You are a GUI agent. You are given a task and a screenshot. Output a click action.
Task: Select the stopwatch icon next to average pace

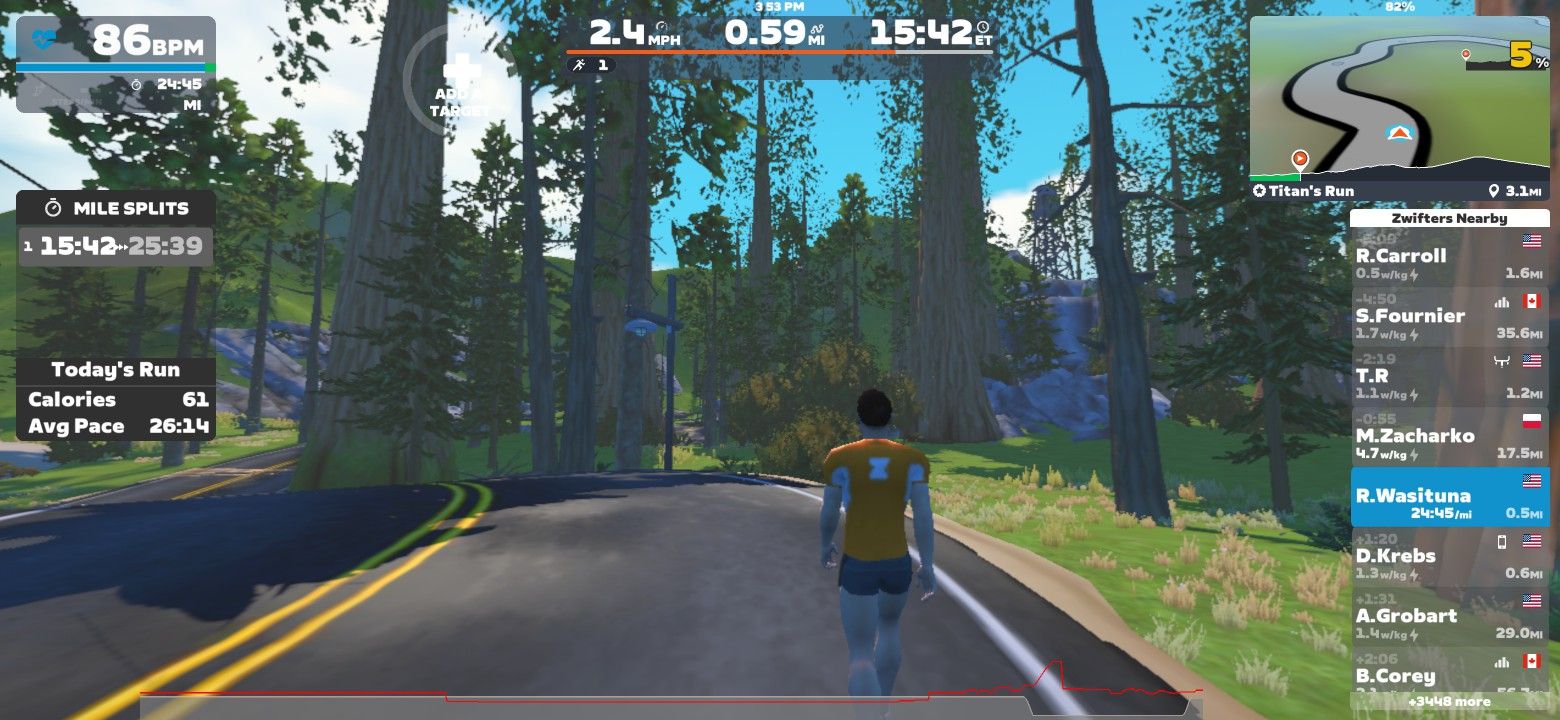136,85
